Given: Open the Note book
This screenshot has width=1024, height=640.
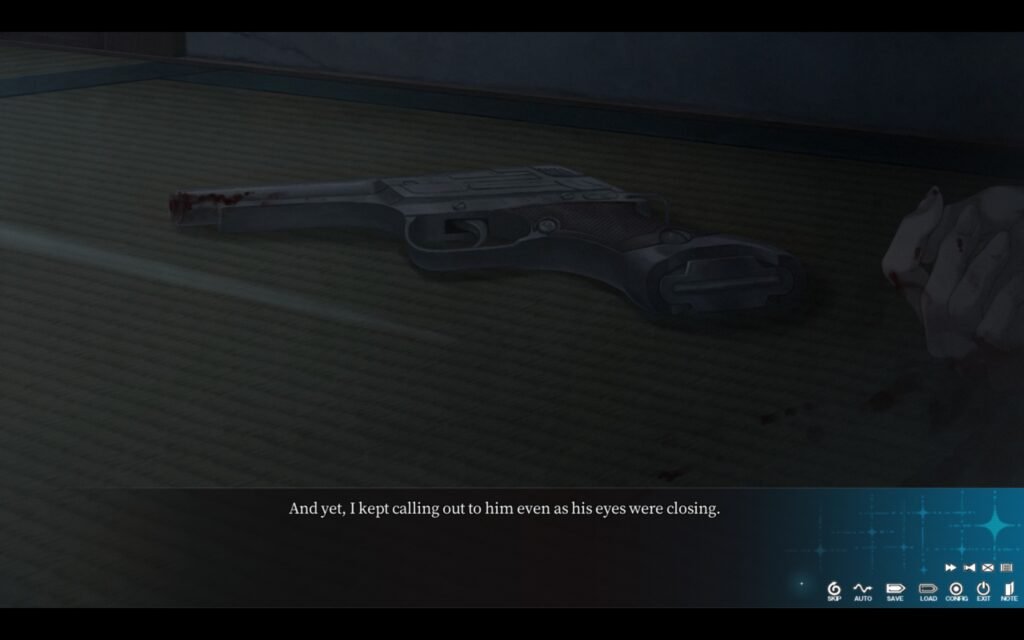Looking at the screenshot, I should tap(1008, 590).
